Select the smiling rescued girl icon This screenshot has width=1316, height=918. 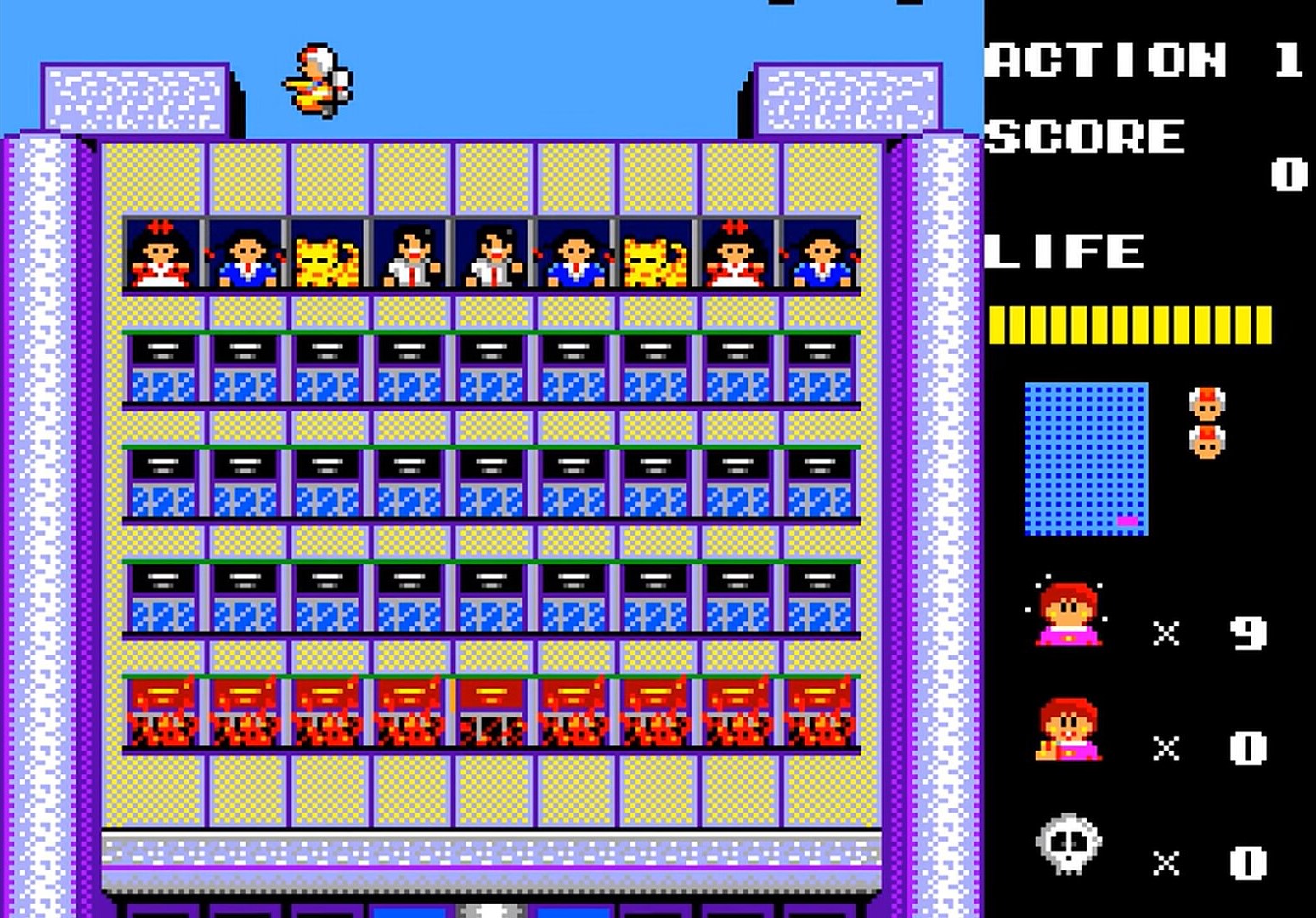tap(1068, 729)
